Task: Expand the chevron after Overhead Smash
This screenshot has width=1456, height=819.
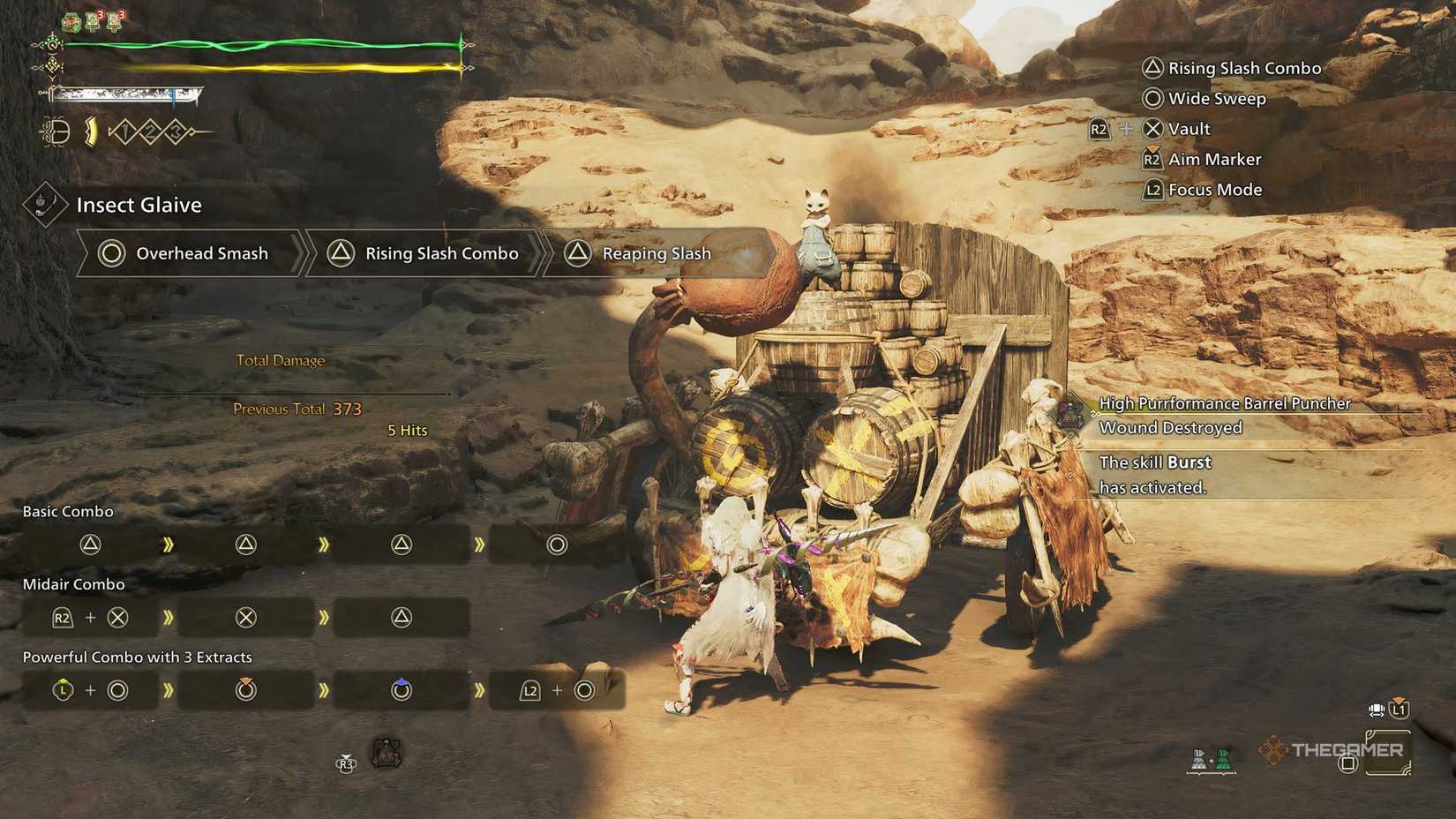Action: pos(306,253)
